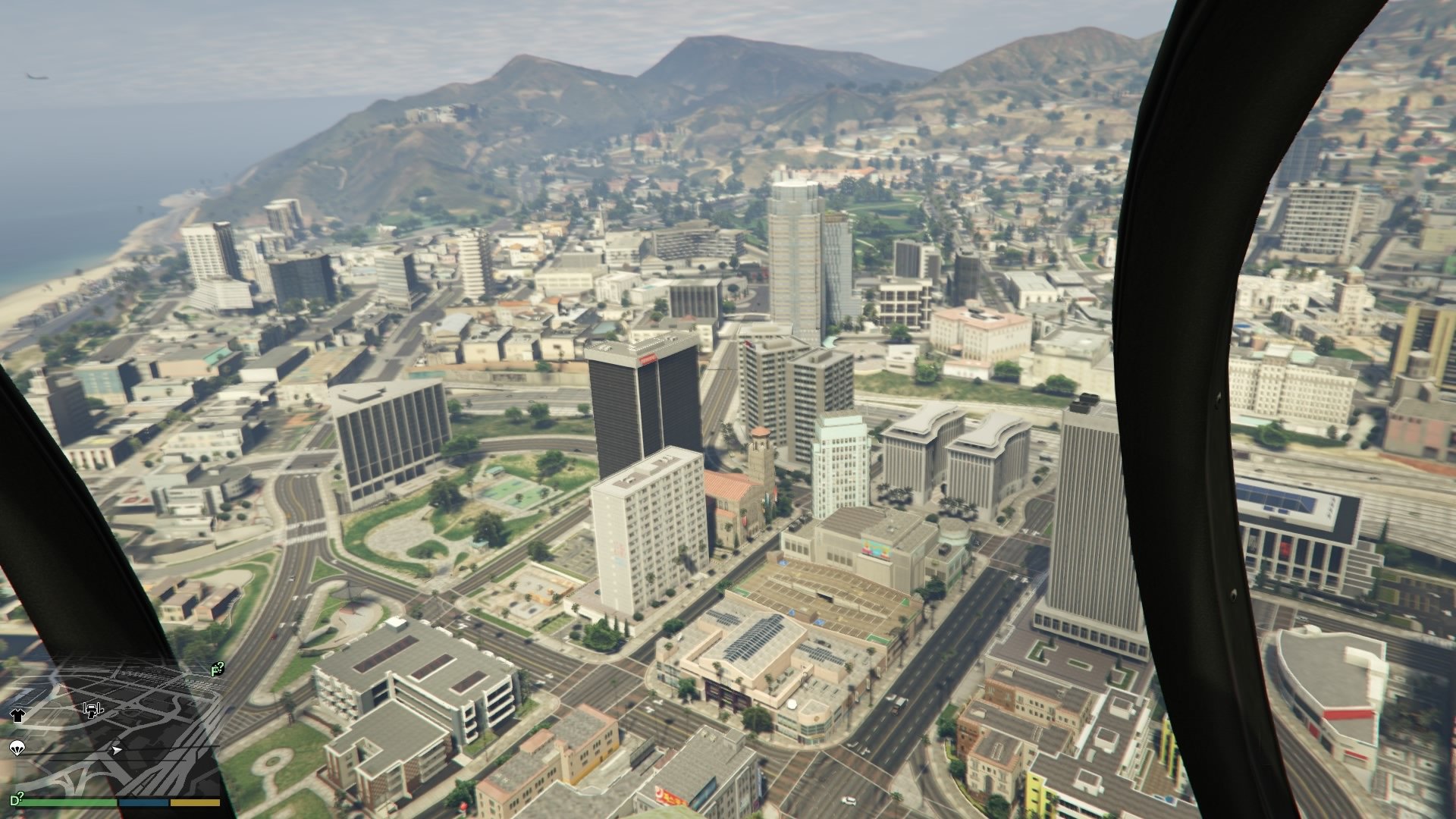Select the white player arrow on the minimap
1456x819 pixels.
point(116,750)
